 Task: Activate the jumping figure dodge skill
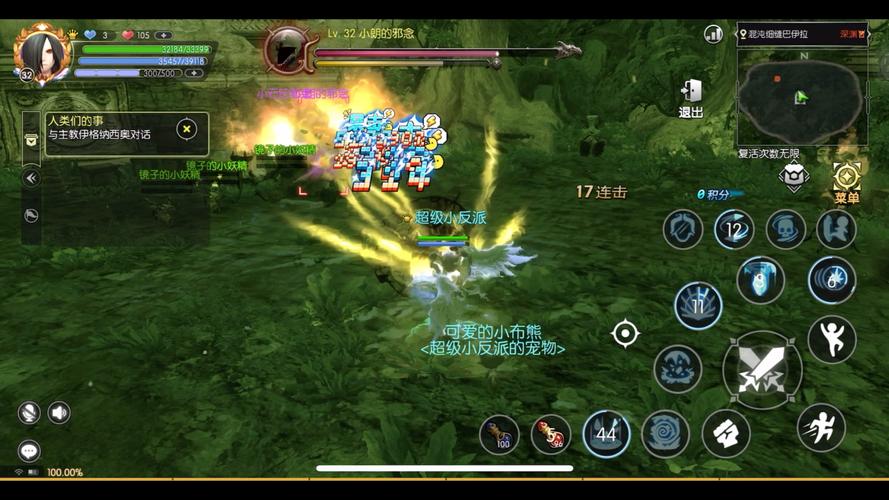pos(831,340)
